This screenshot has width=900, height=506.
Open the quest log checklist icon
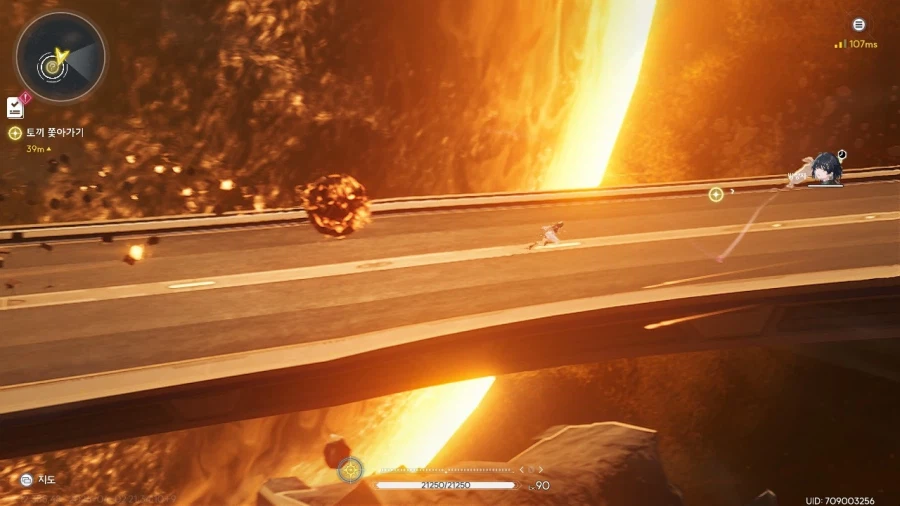[x=15, y=107]
